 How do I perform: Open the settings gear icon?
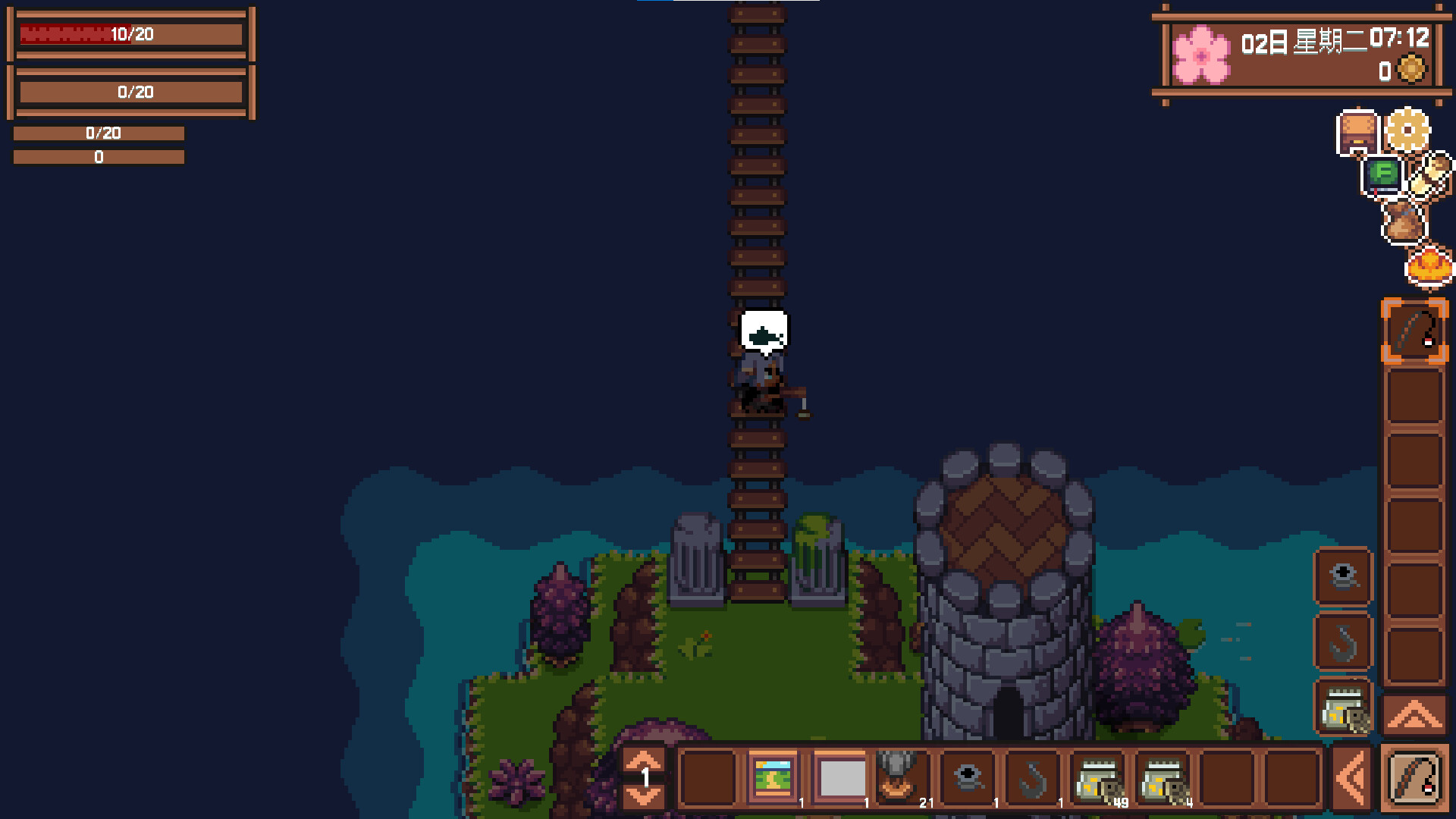click(x=1408, y=130)
